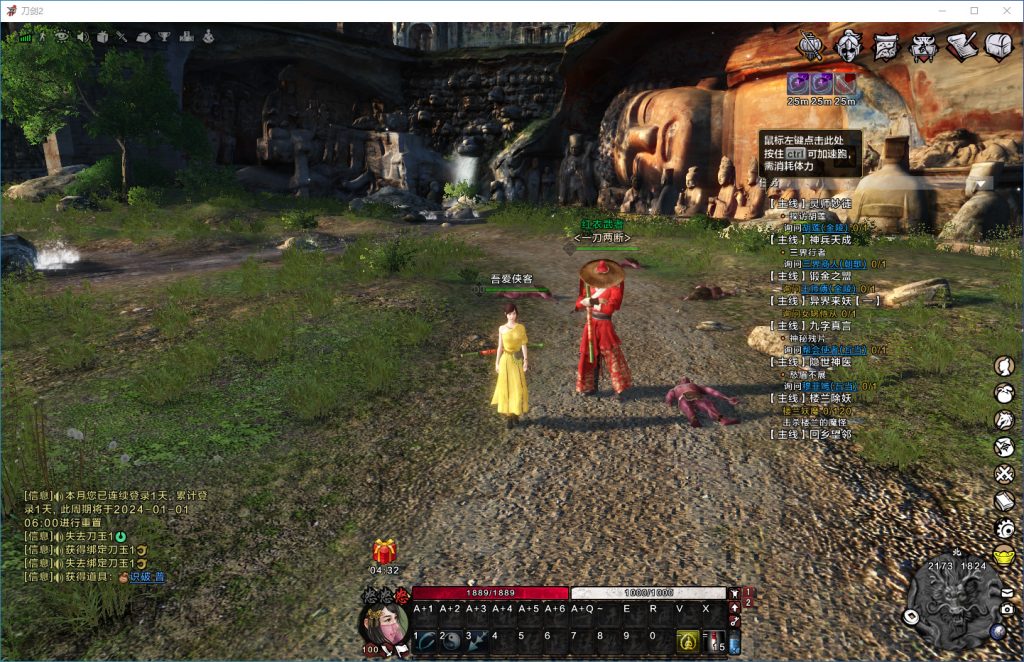Screen dimensions: 1024x662
Task: Click the horned cauldron icon
Action: coord(924,46)
